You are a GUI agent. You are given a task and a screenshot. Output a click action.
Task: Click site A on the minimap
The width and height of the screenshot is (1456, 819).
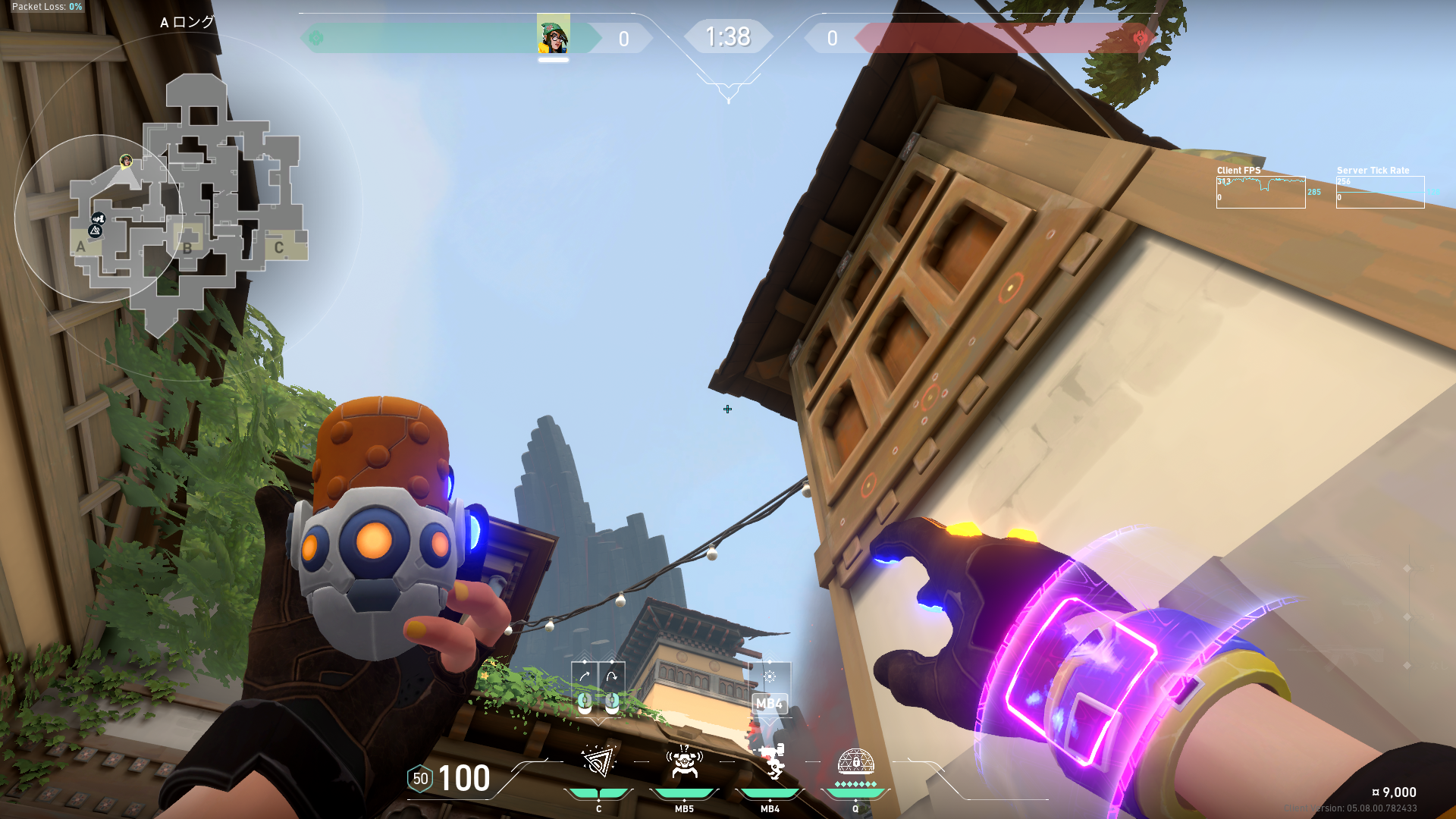(x=81, y=246)
